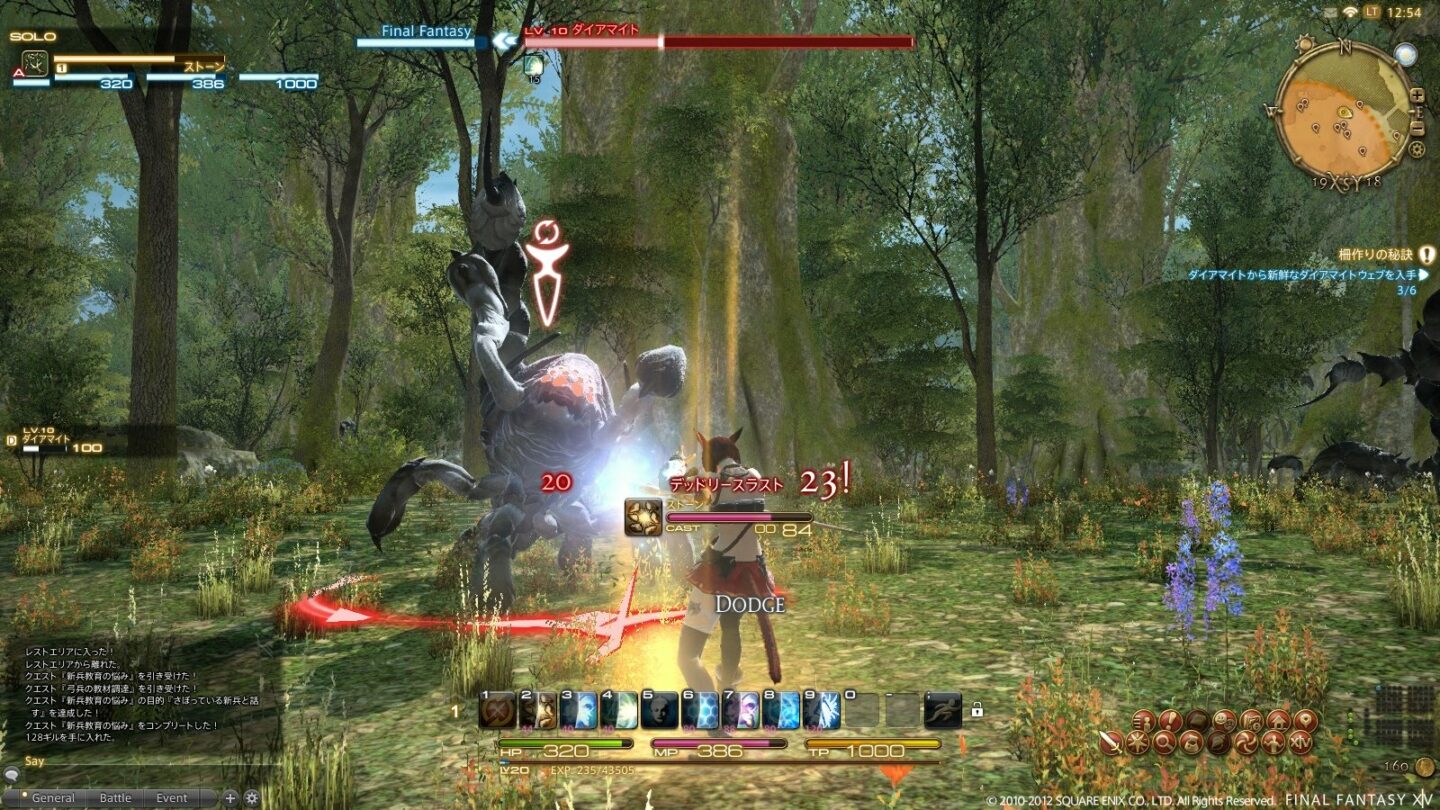
Task: Add a new chat tab with the plus button
Action: [230, 798]
